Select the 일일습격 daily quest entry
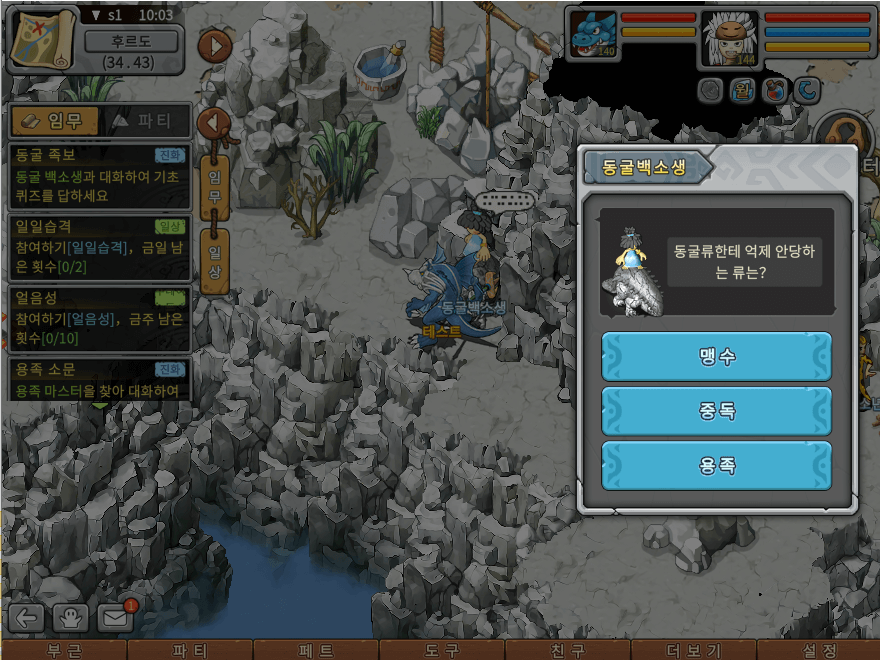880x660 pixels. 98,247
